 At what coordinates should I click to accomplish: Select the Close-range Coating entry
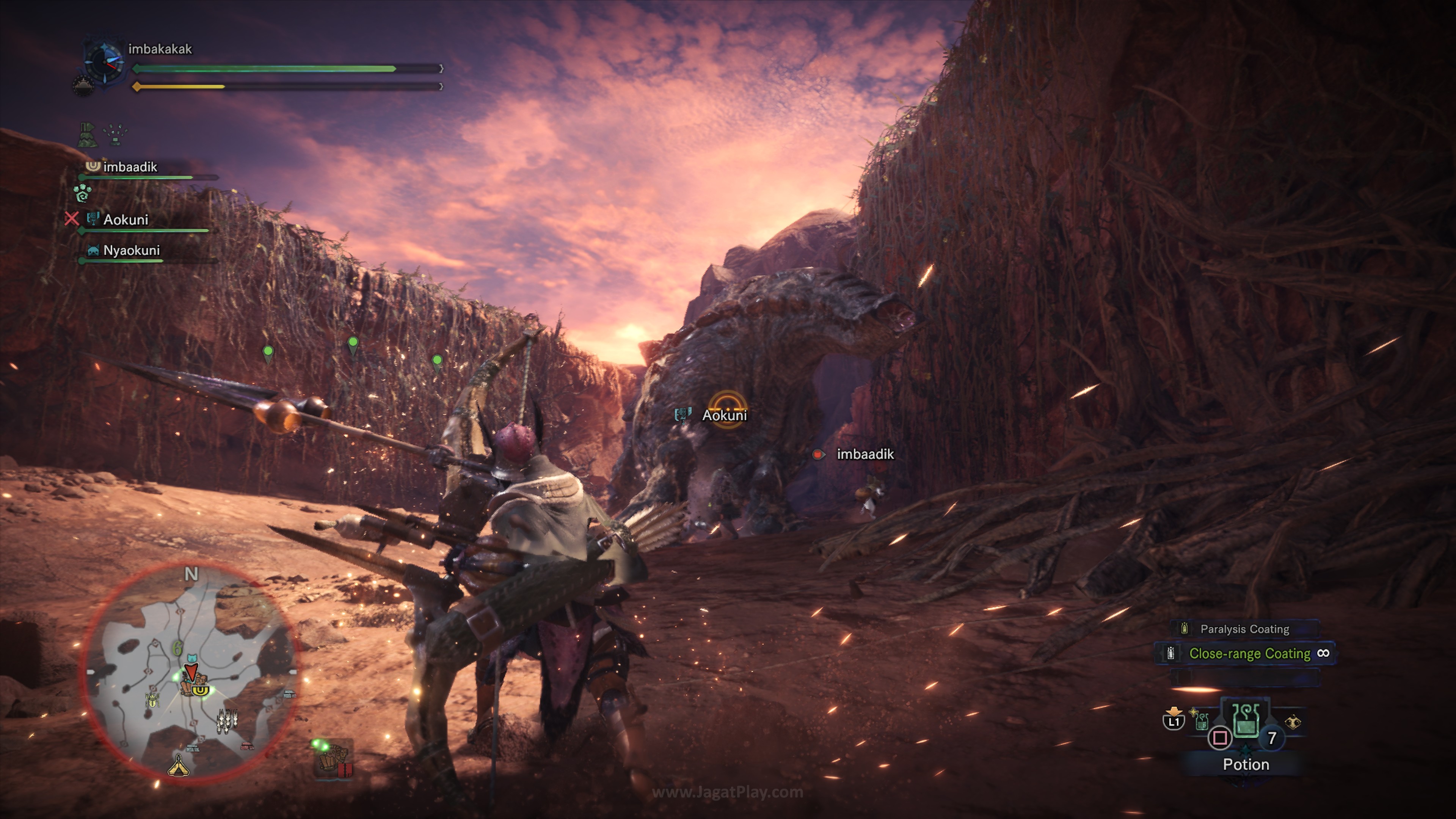(x=1249, y=653)
